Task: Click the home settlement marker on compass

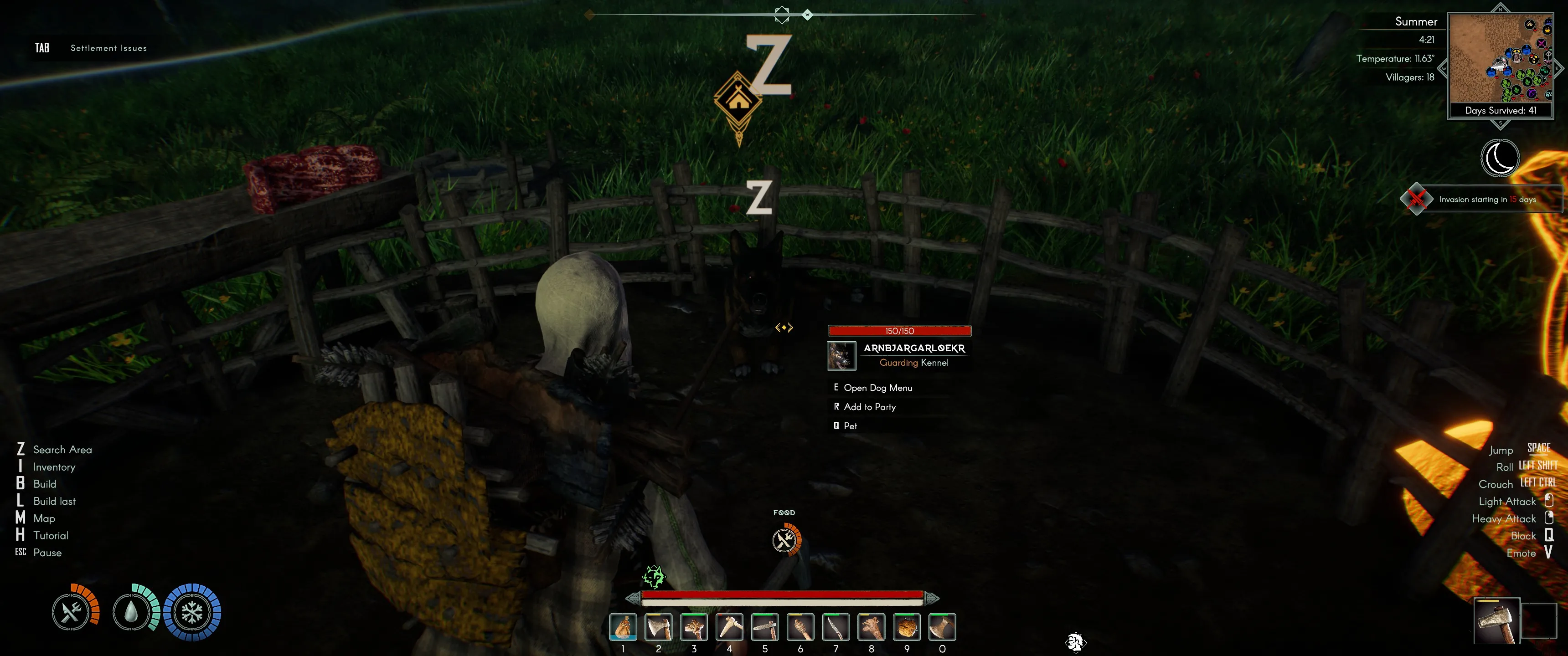Action: tap(738, 100)
